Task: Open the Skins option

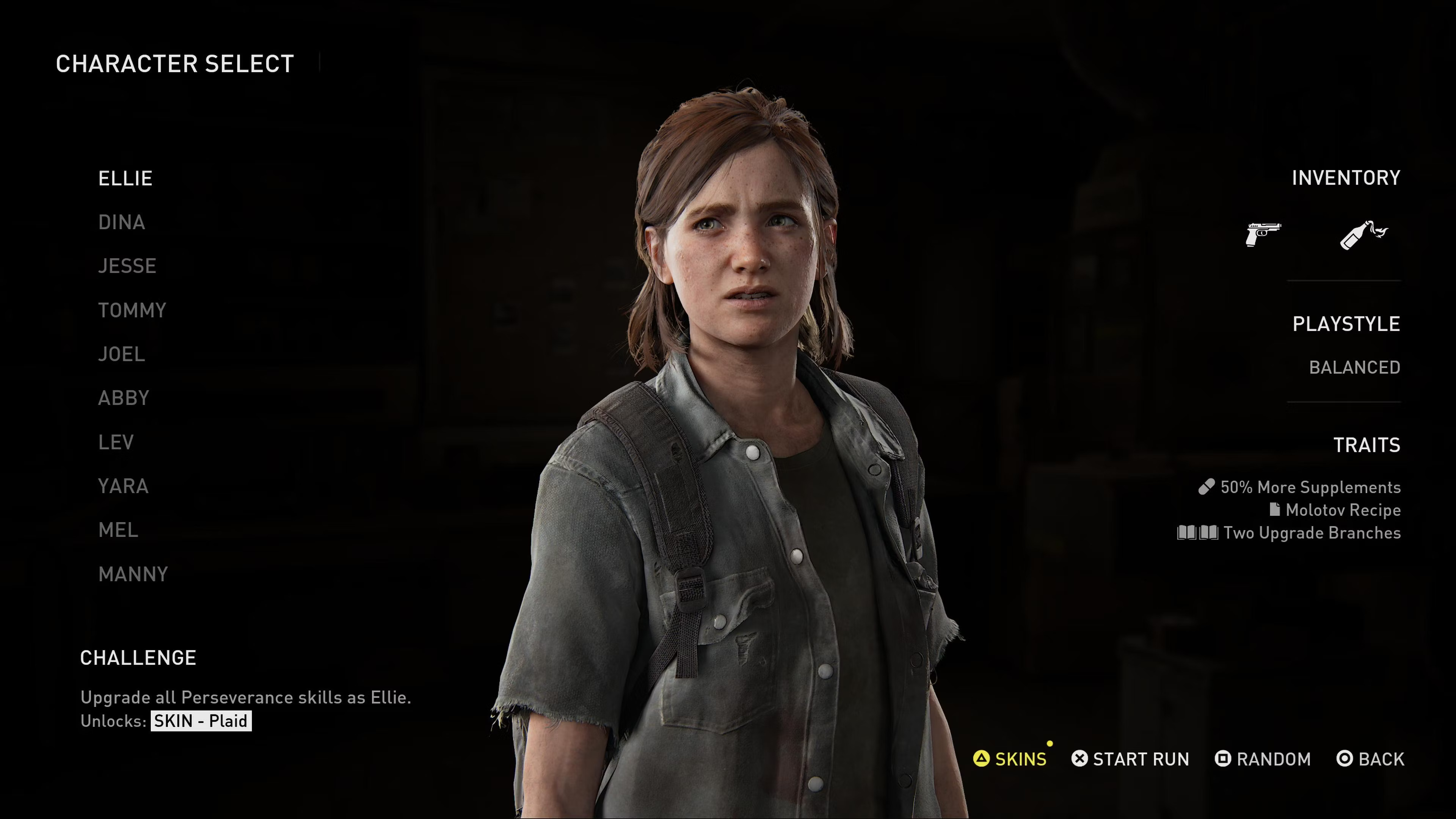Action: pyautogui.click(x=1010, y=759)
